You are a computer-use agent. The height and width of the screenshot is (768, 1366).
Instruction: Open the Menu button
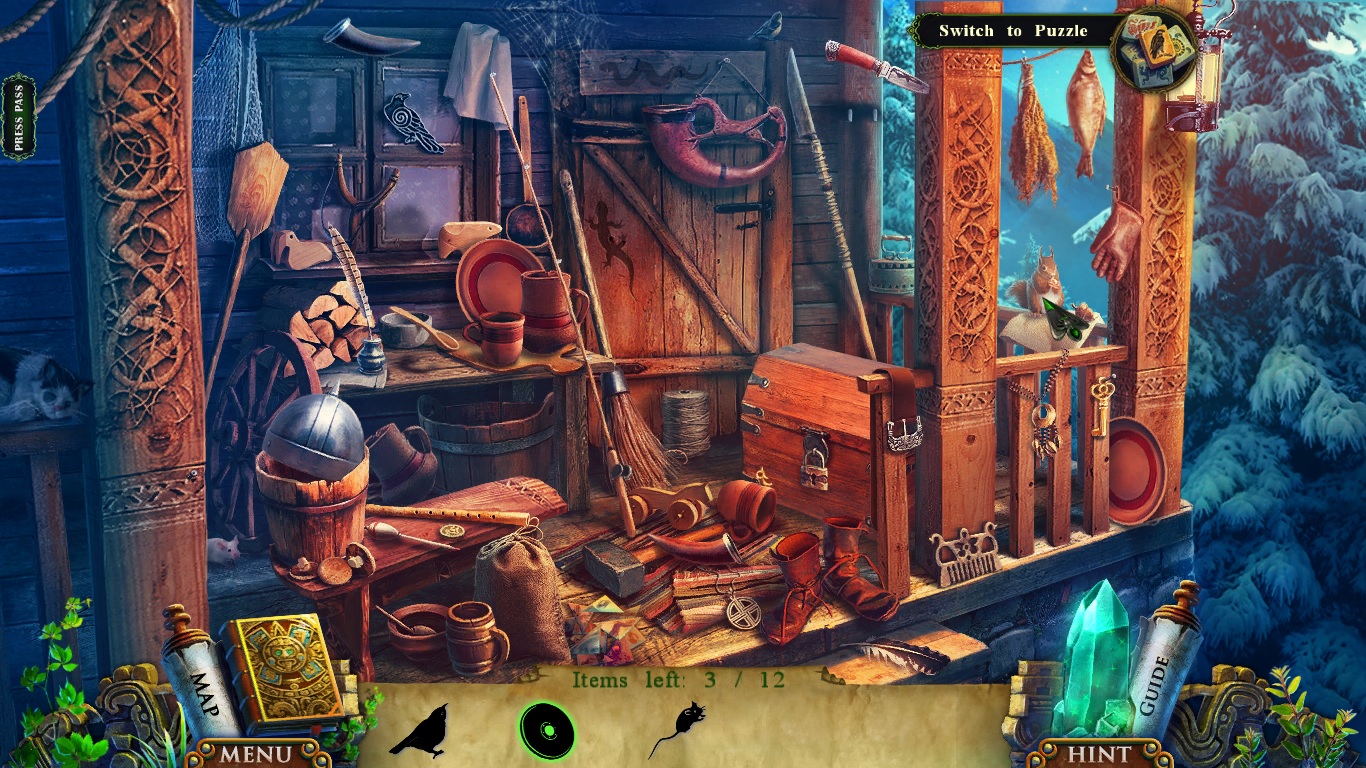(x=256, y=753)
